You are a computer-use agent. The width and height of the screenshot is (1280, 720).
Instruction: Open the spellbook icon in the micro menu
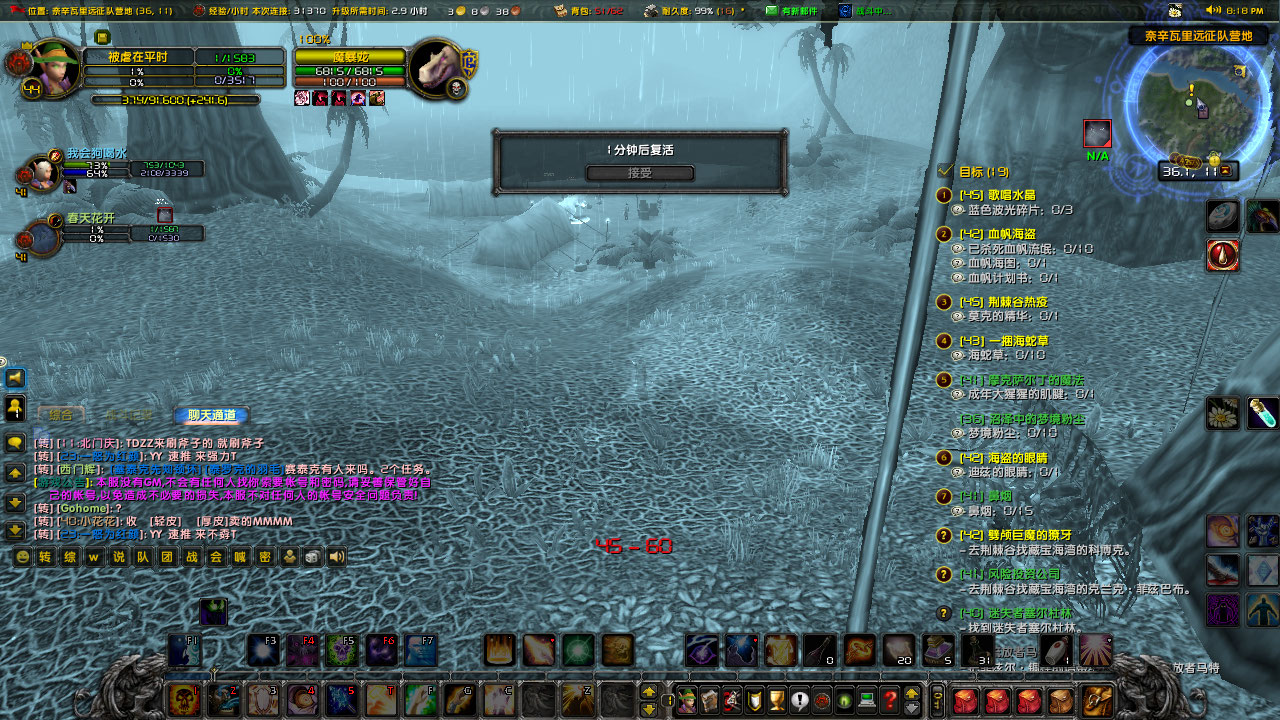tap(710, 700)
